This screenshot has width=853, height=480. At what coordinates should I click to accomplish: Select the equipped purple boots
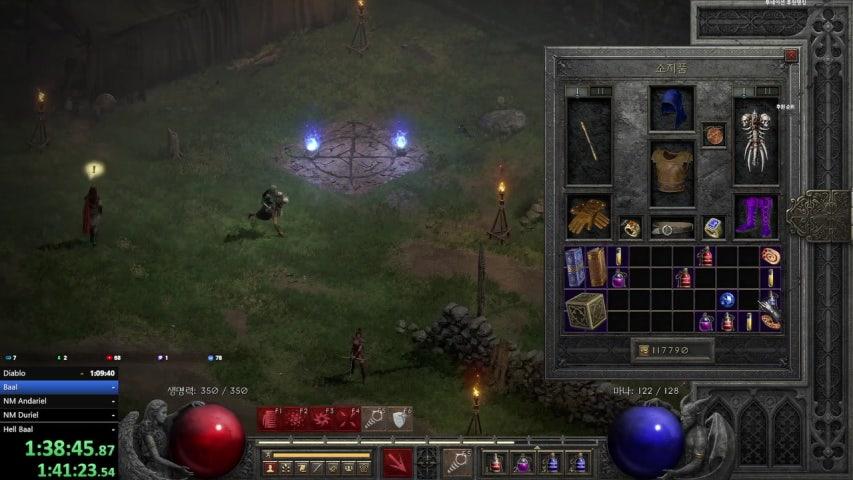tap(756, 216)
